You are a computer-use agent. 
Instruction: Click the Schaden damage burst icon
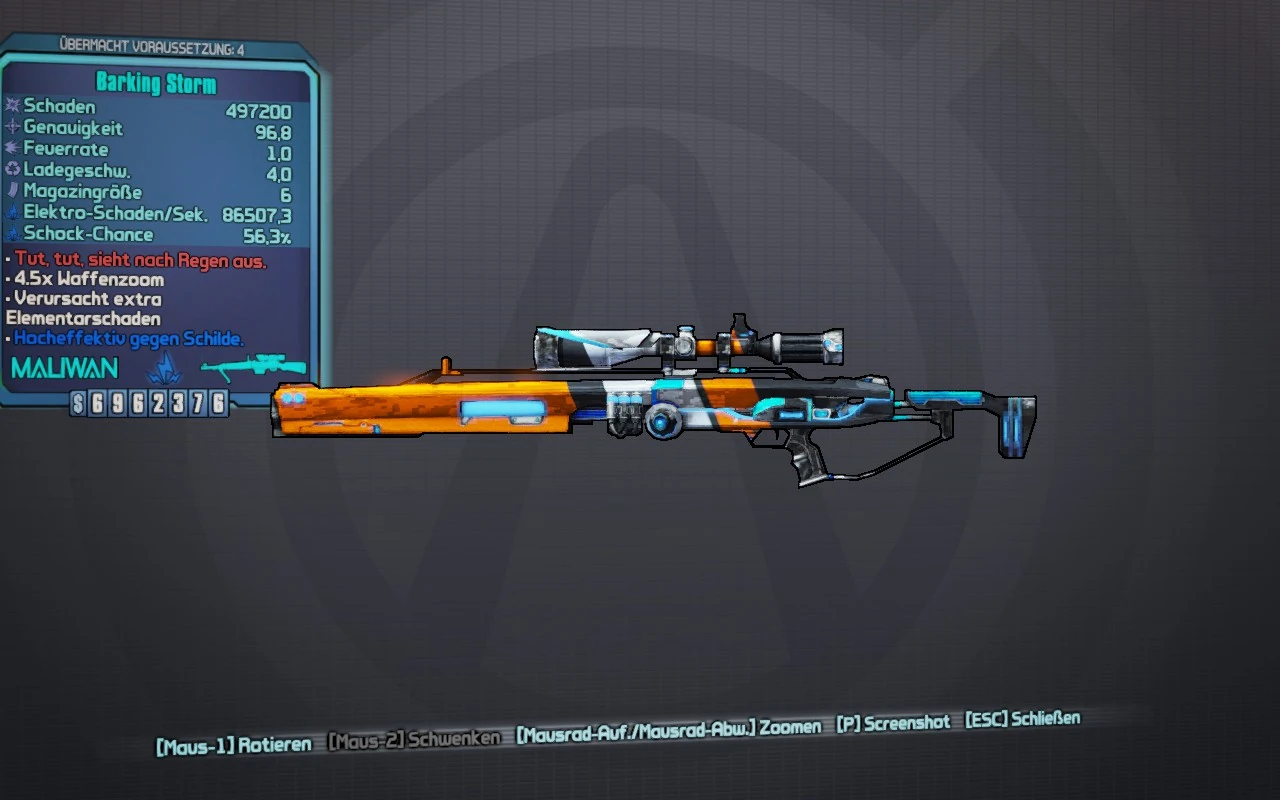tap(14, 106)
